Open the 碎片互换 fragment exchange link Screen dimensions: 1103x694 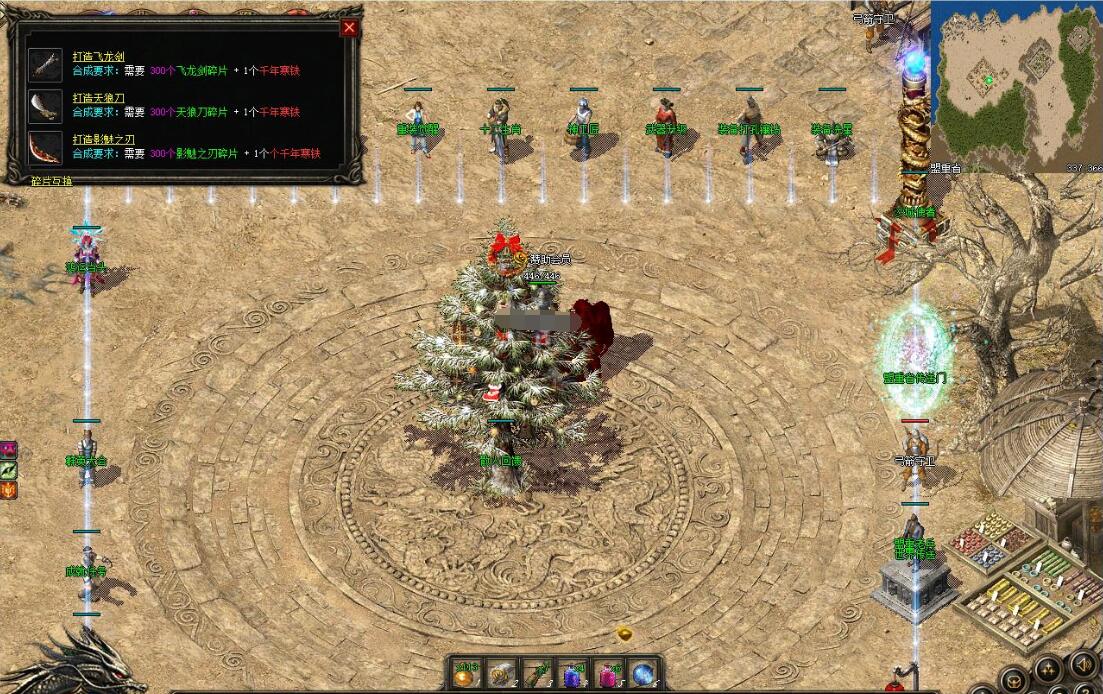51,181
